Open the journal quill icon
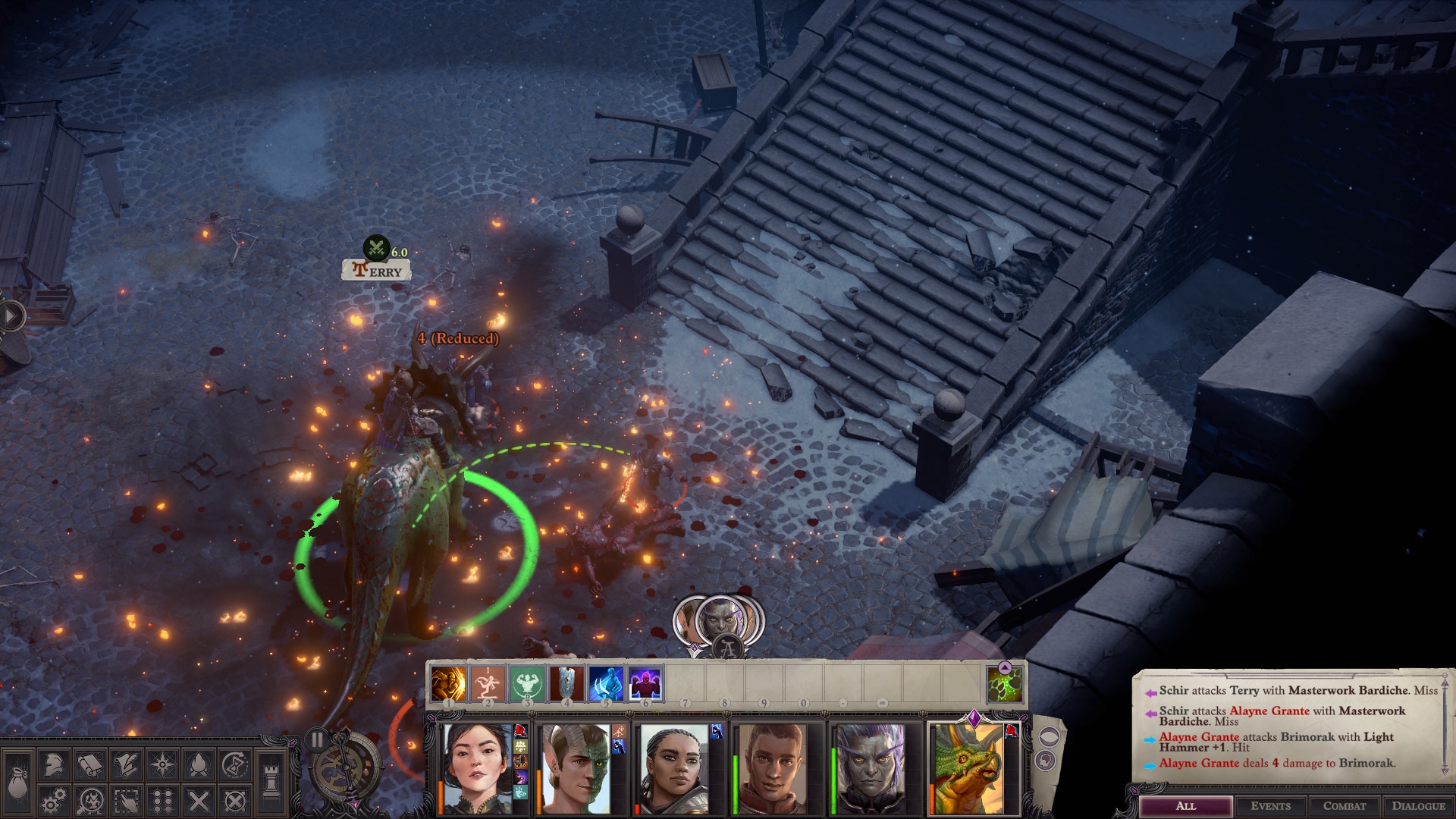This screenshot has height=819, width=1456. pyautogui.click(x=126, y=765)
